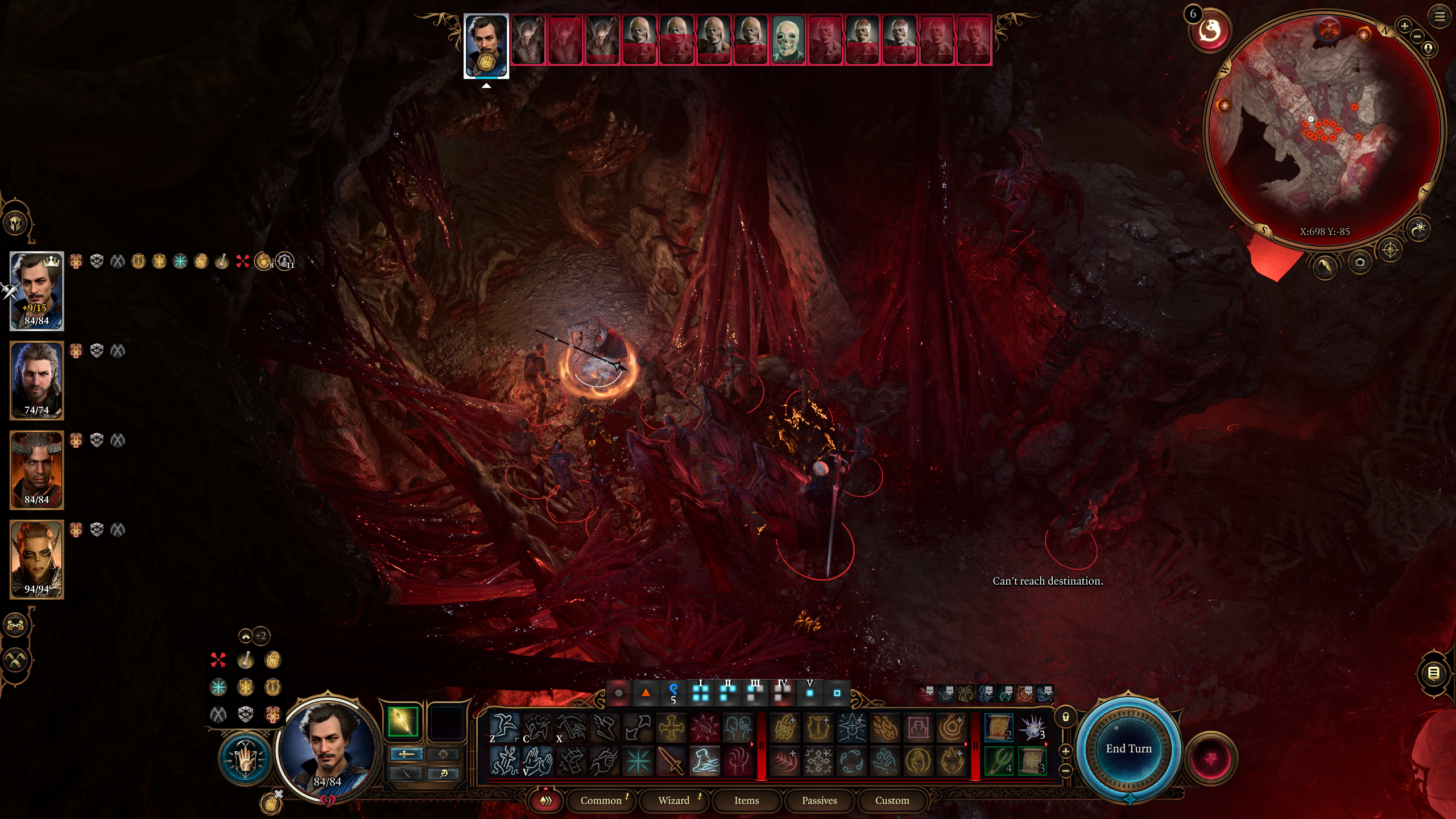Switch to the Common hotbar tab
This screenshot has width=1456, height=819.
click(x=601, y=800)
